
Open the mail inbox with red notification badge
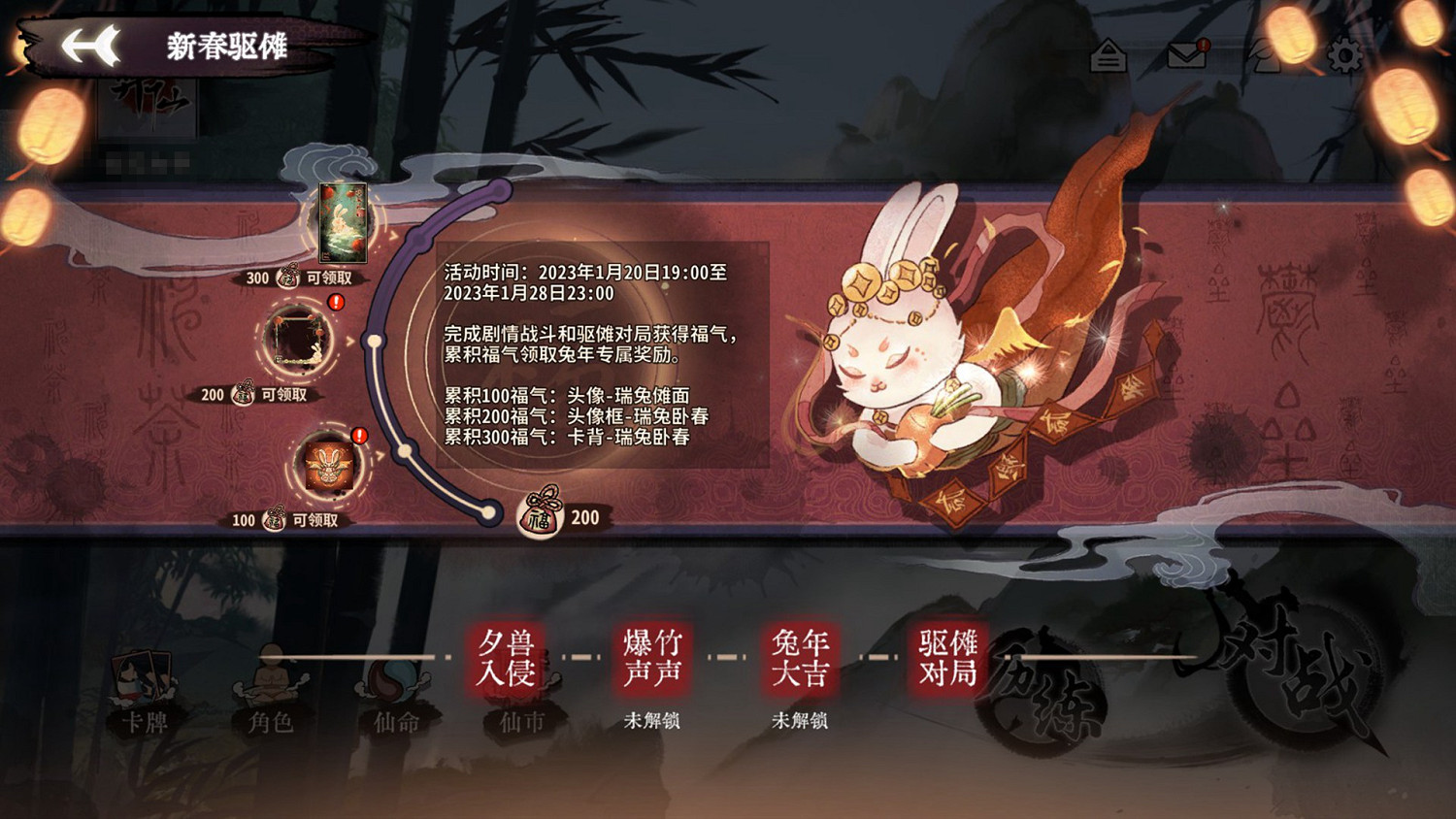1185,56
